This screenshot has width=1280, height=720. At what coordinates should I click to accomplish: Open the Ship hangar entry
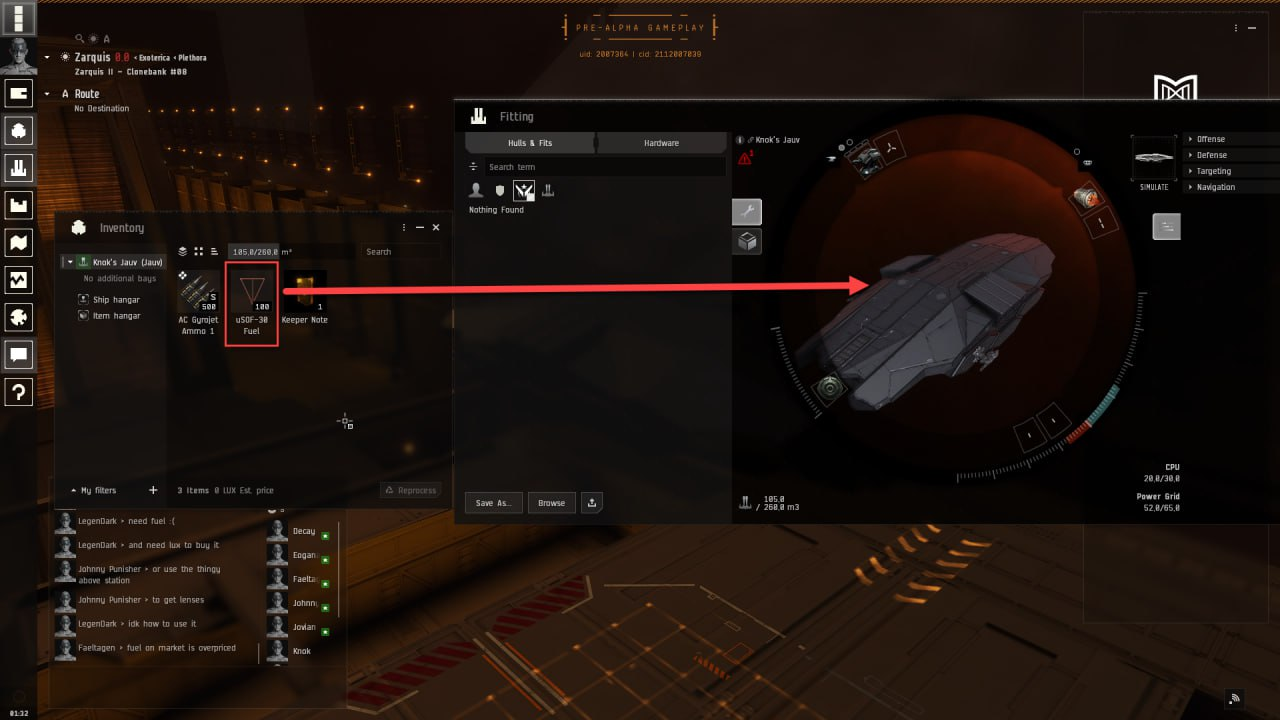(x=116, y=300)
